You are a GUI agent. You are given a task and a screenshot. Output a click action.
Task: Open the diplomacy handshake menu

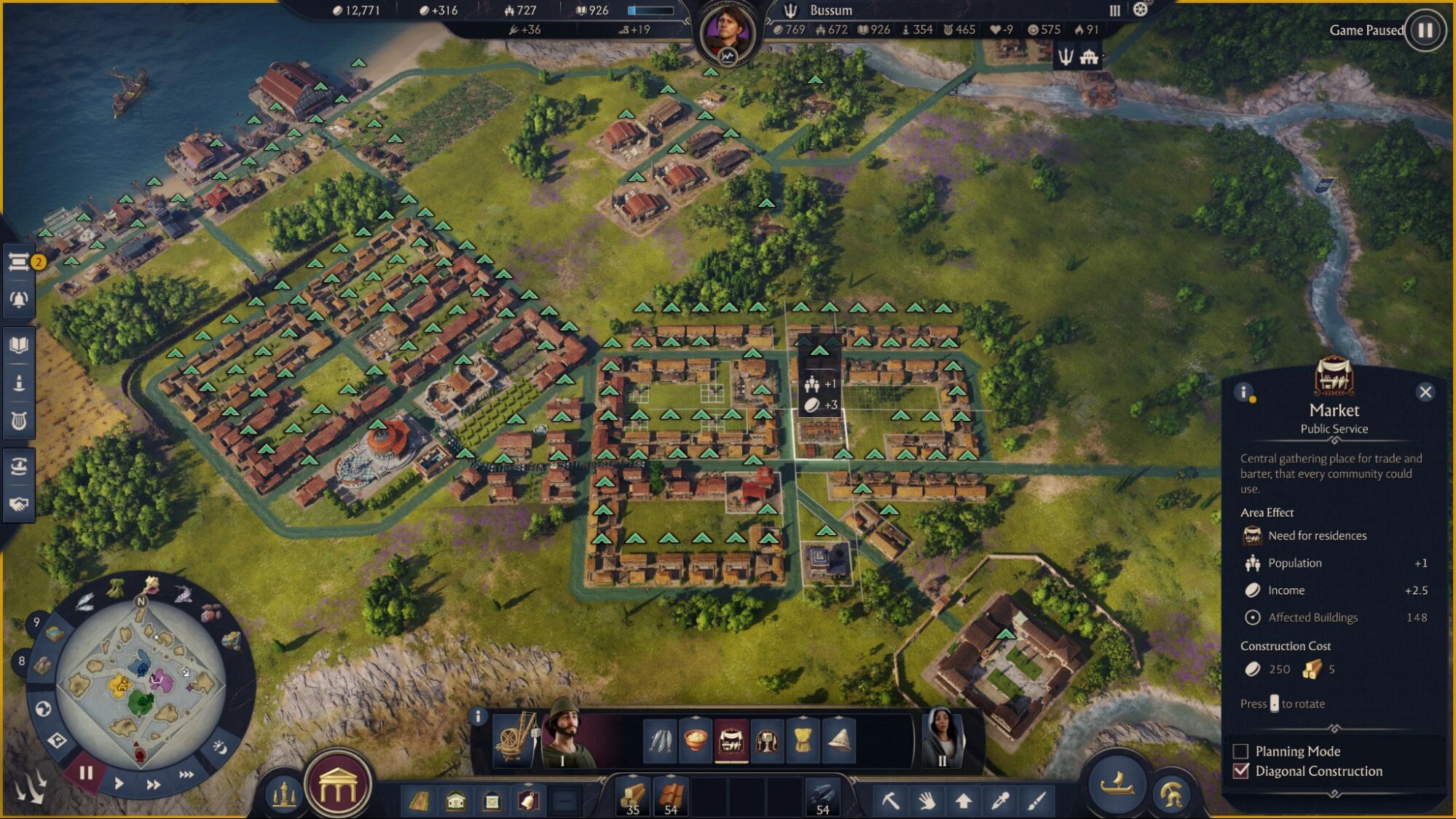pyautogui.click(x=20, y=502)
